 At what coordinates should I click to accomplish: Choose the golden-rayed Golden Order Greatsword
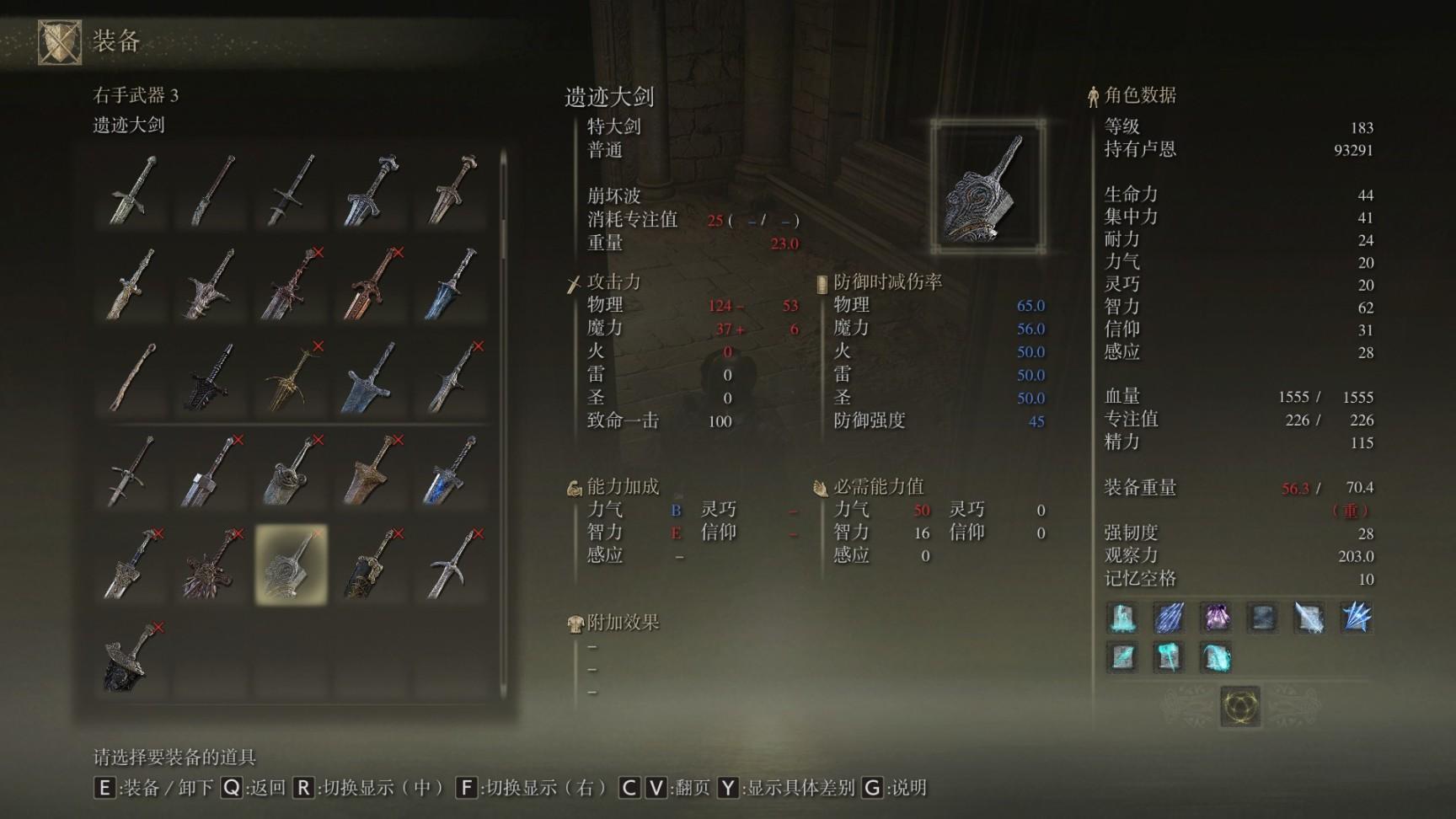[x=291, y=377]
